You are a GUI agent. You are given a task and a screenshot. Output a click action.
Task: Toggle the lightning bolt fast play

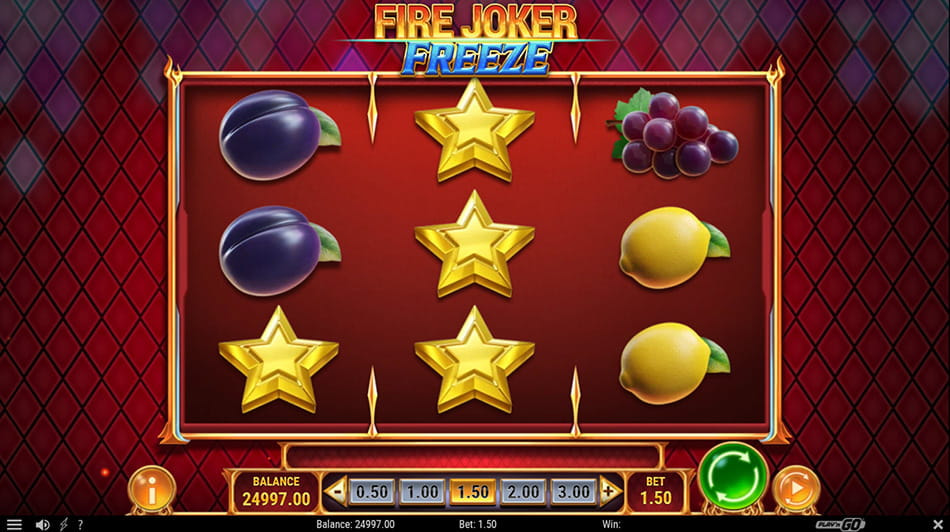pos(64,524)
